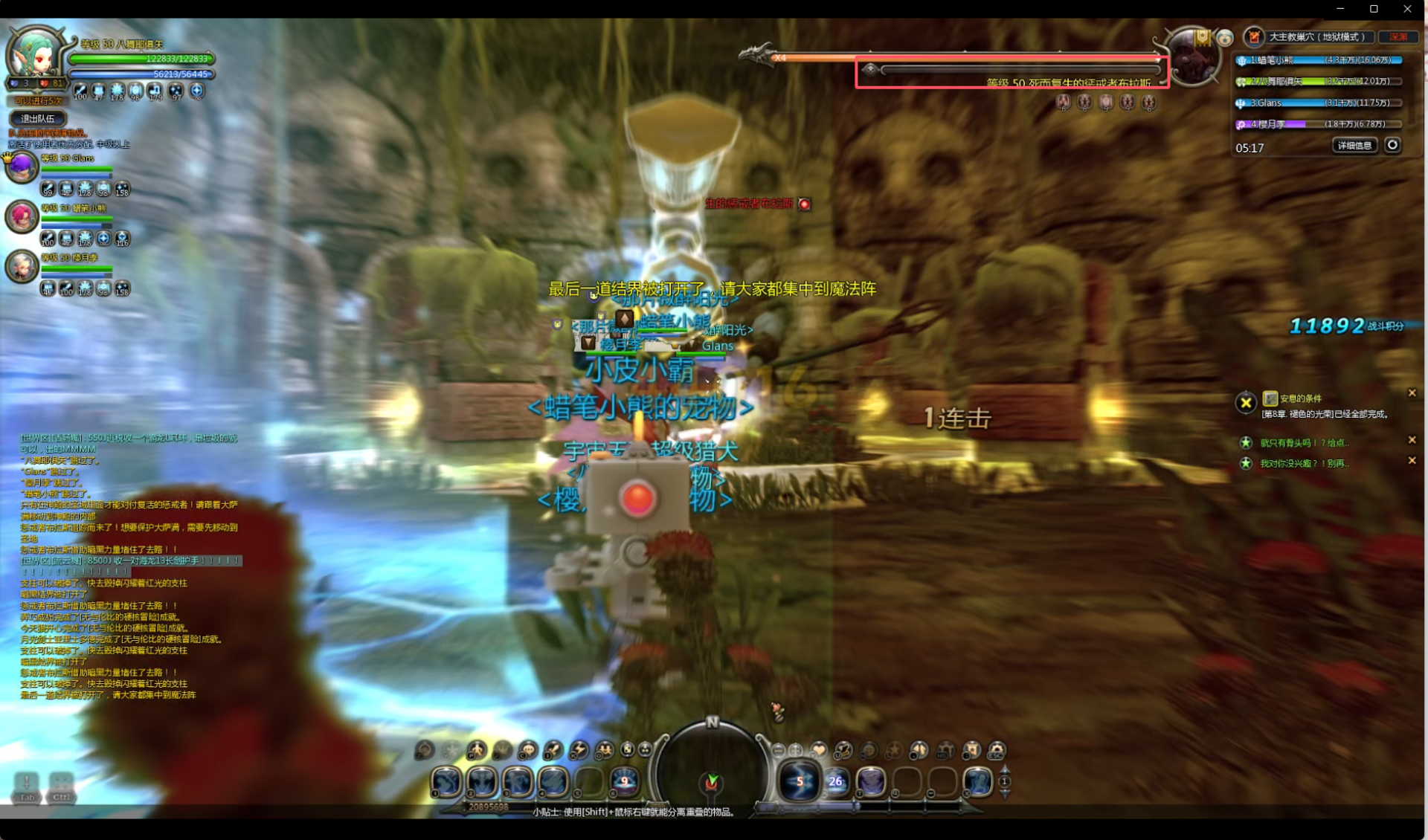
Task: Open the 安息的条件 quest entry
Action: (x=1300, y=398)
